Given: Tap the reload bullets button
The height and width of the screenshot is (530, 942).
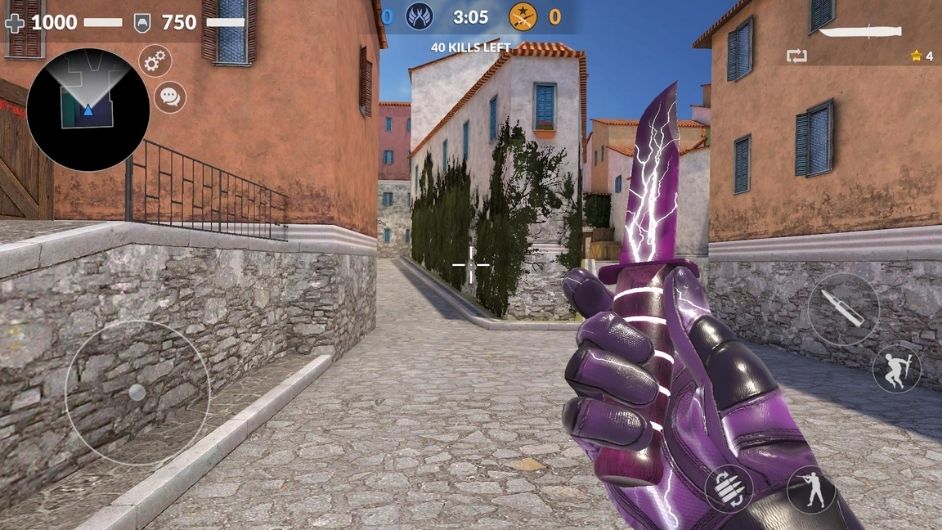Looking at the screenshot, I should point(729,489).
